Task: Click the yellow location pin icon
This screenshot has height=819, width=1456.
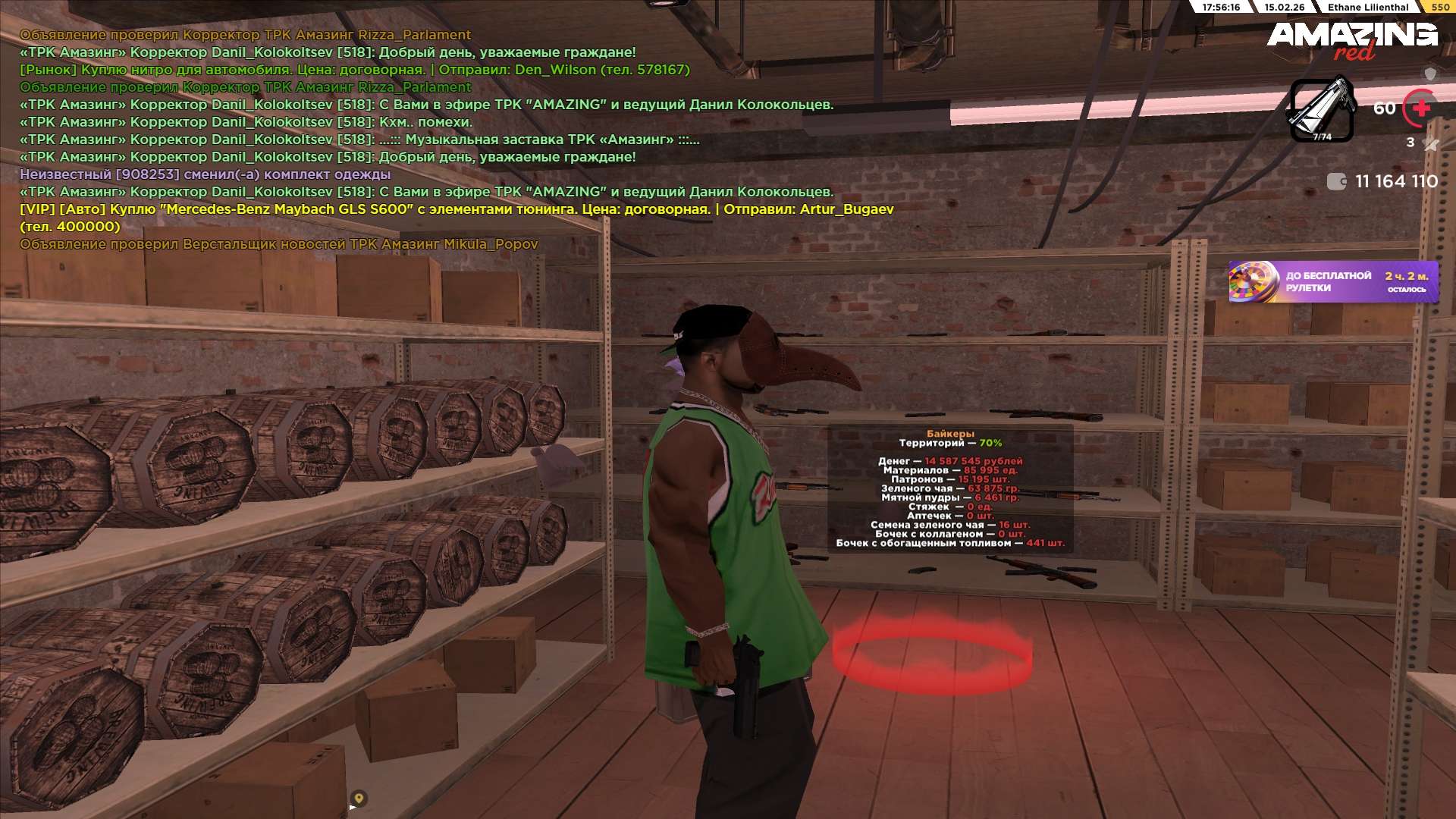Action: point(359,798)
